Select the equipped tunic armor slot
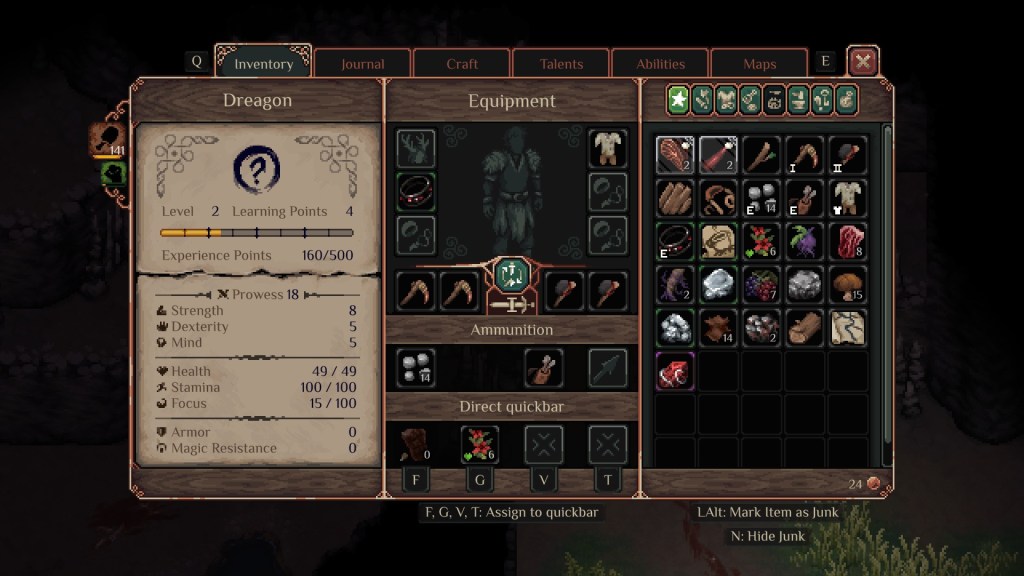 coord(608,149)
